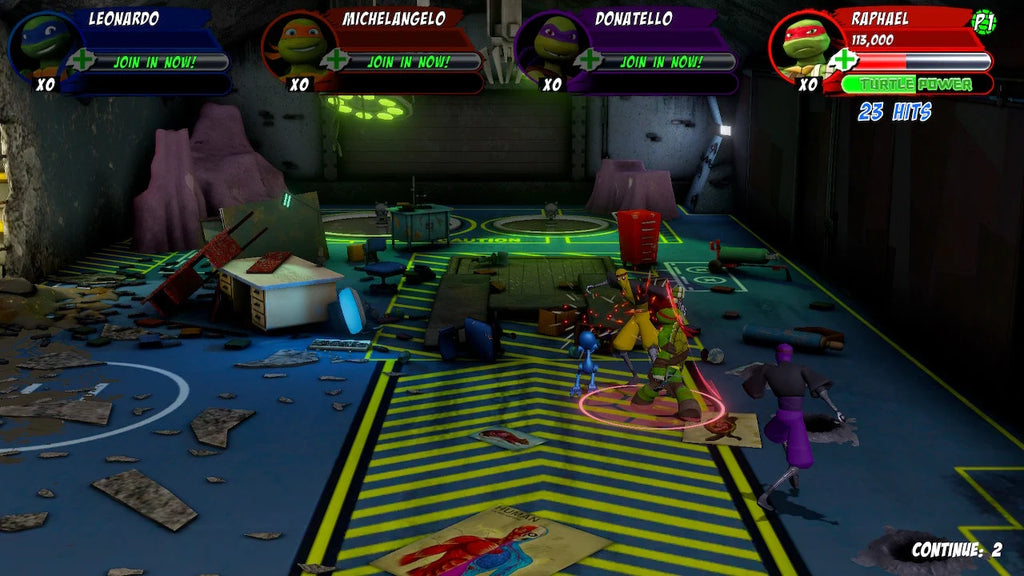Select the green P1 badge
This screenshot has height=576, width=1024.
click(x=984, y=21)
